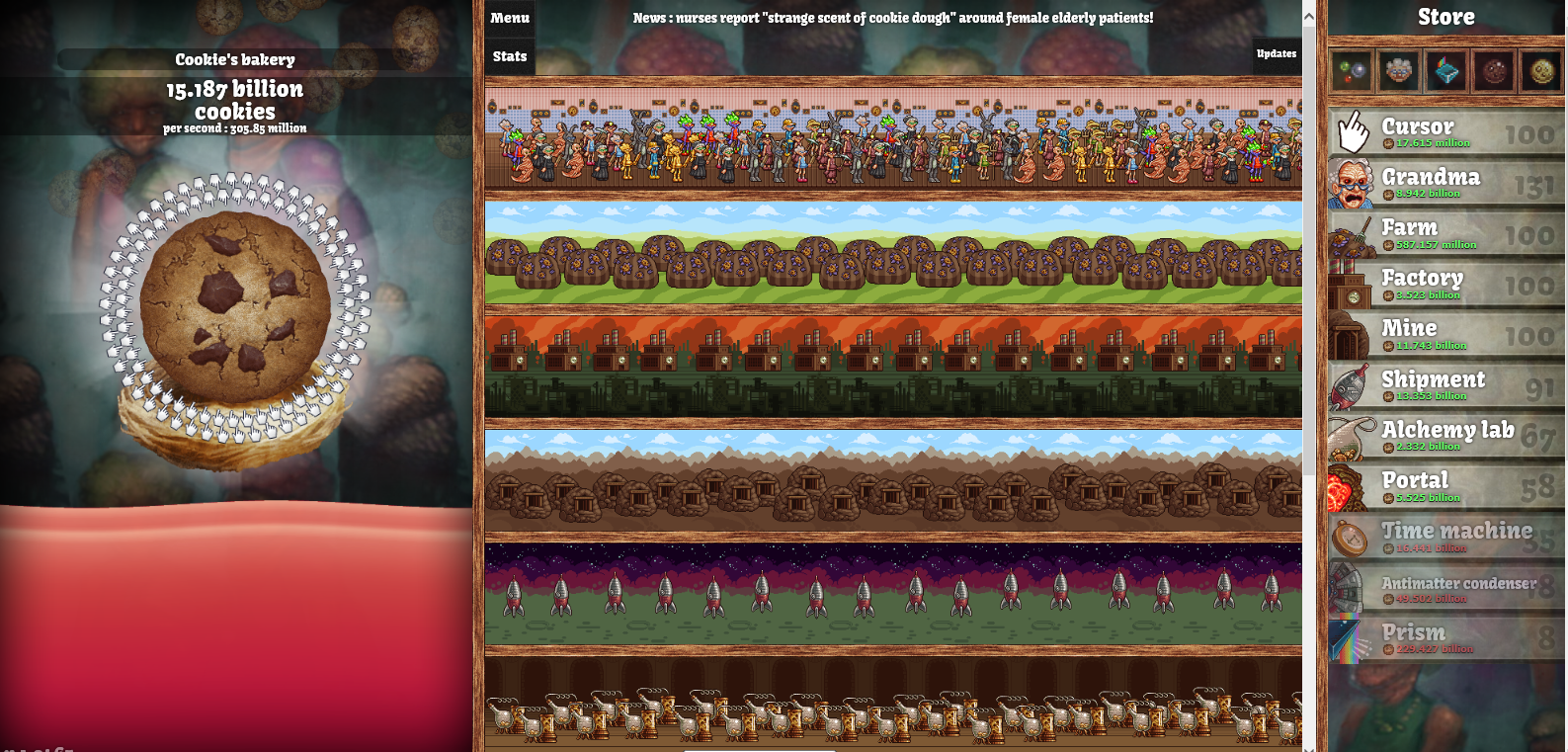
Task: Purchase a Factory
Action: tap(1446, 285)
